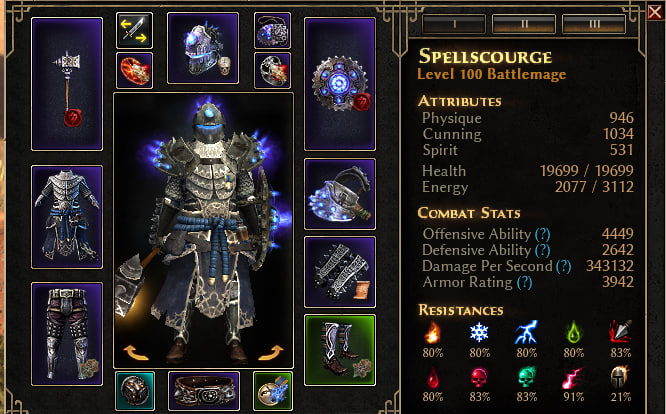The width and height of the screenshot is (666, 414).
Task: Show Offensive Ability help question mark
Action: tap(541, 234)
